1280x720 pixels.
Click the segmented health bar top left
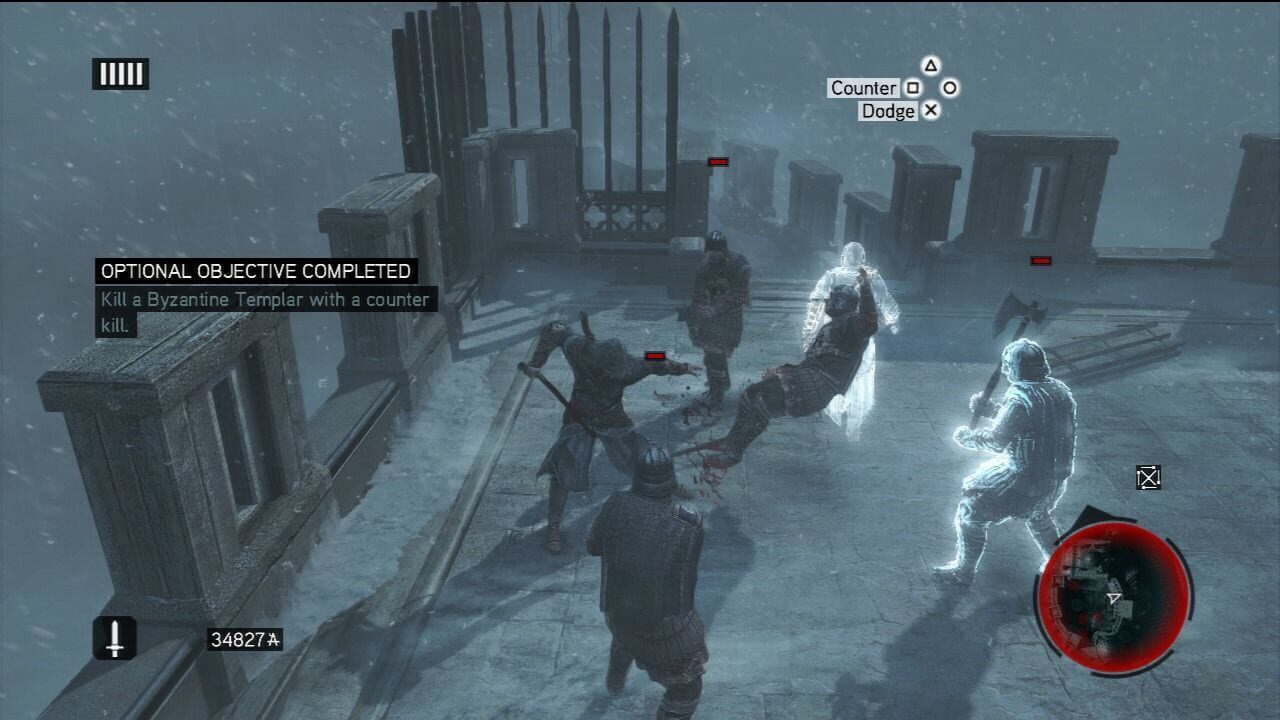pyautogui.click(x=120, y=73)
